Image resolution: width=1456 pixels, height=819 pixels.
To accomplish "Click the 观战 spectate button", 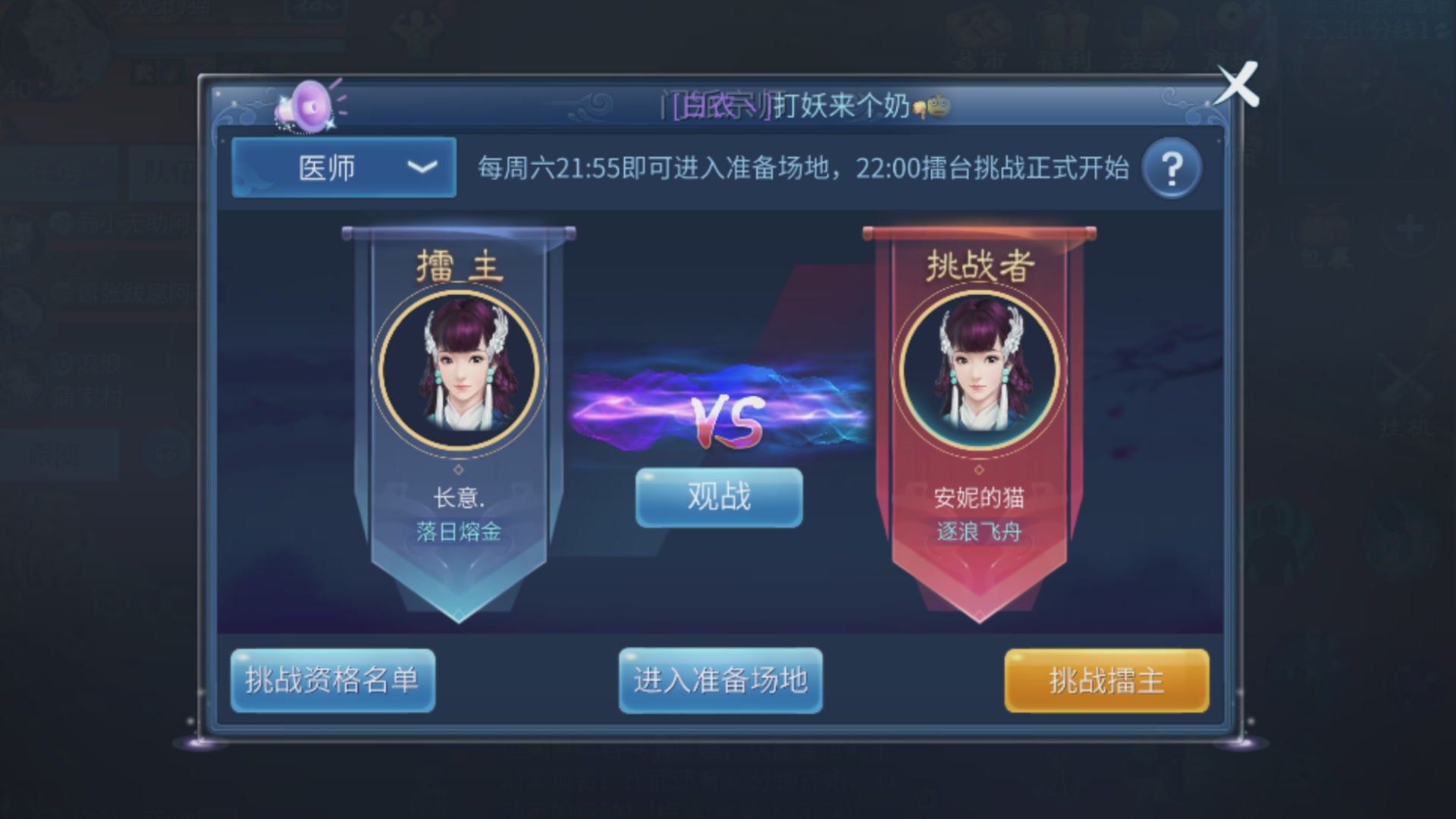I will pyautogui.click(x=717, y=497).
